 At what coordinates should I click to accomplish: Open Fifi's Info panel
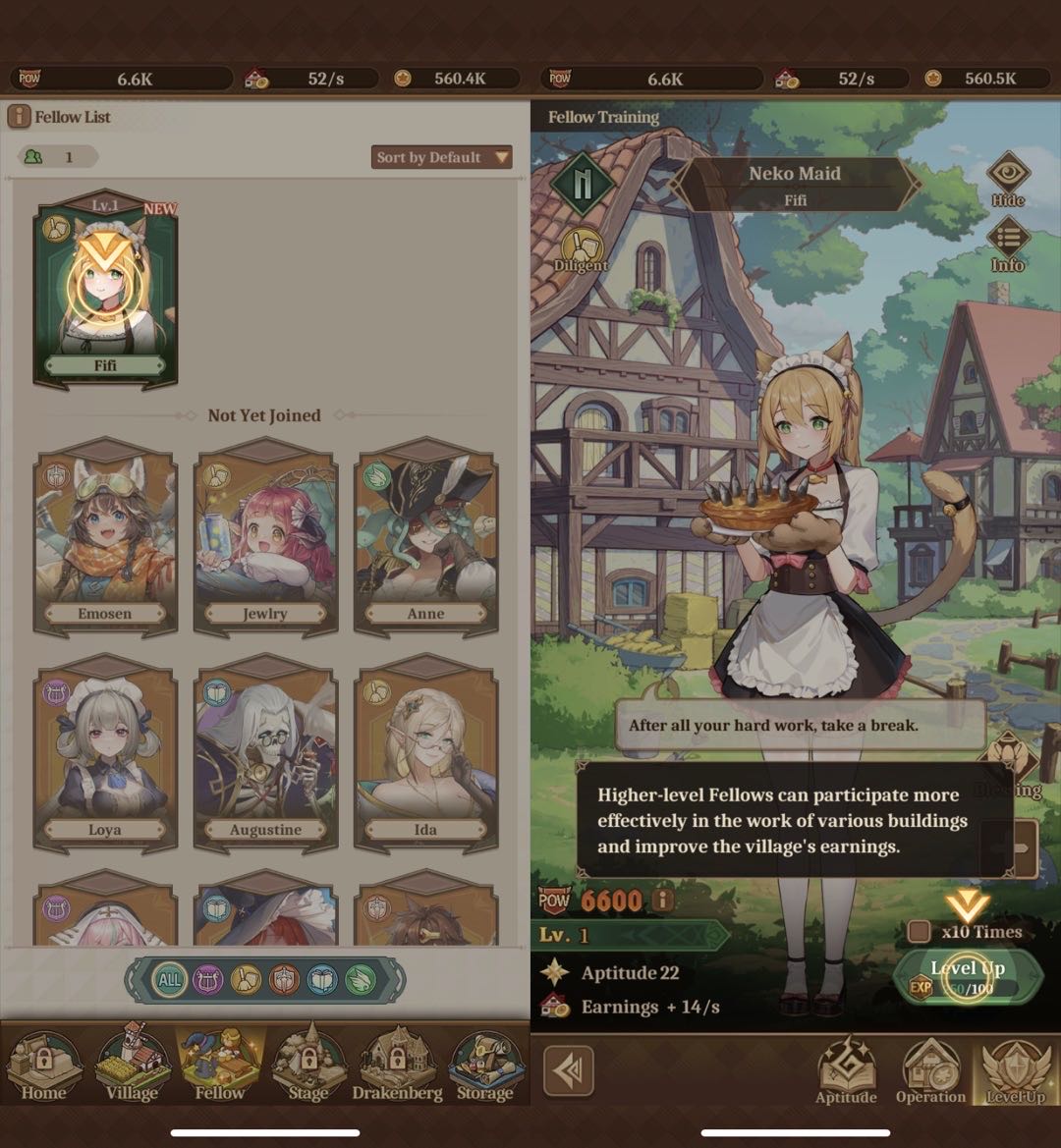point(1008,245)
